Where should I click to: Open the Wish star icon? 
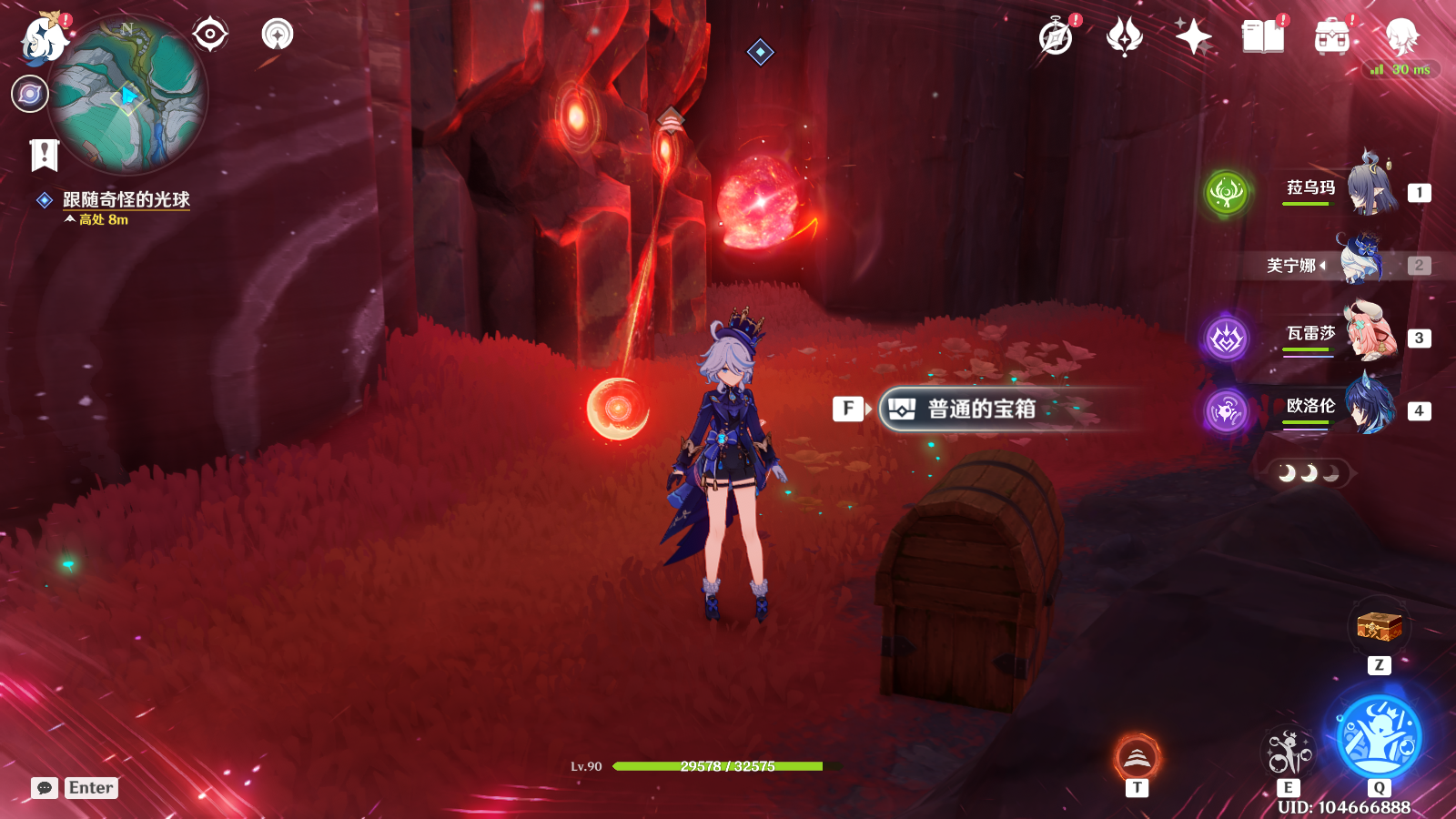(1193, 37)
